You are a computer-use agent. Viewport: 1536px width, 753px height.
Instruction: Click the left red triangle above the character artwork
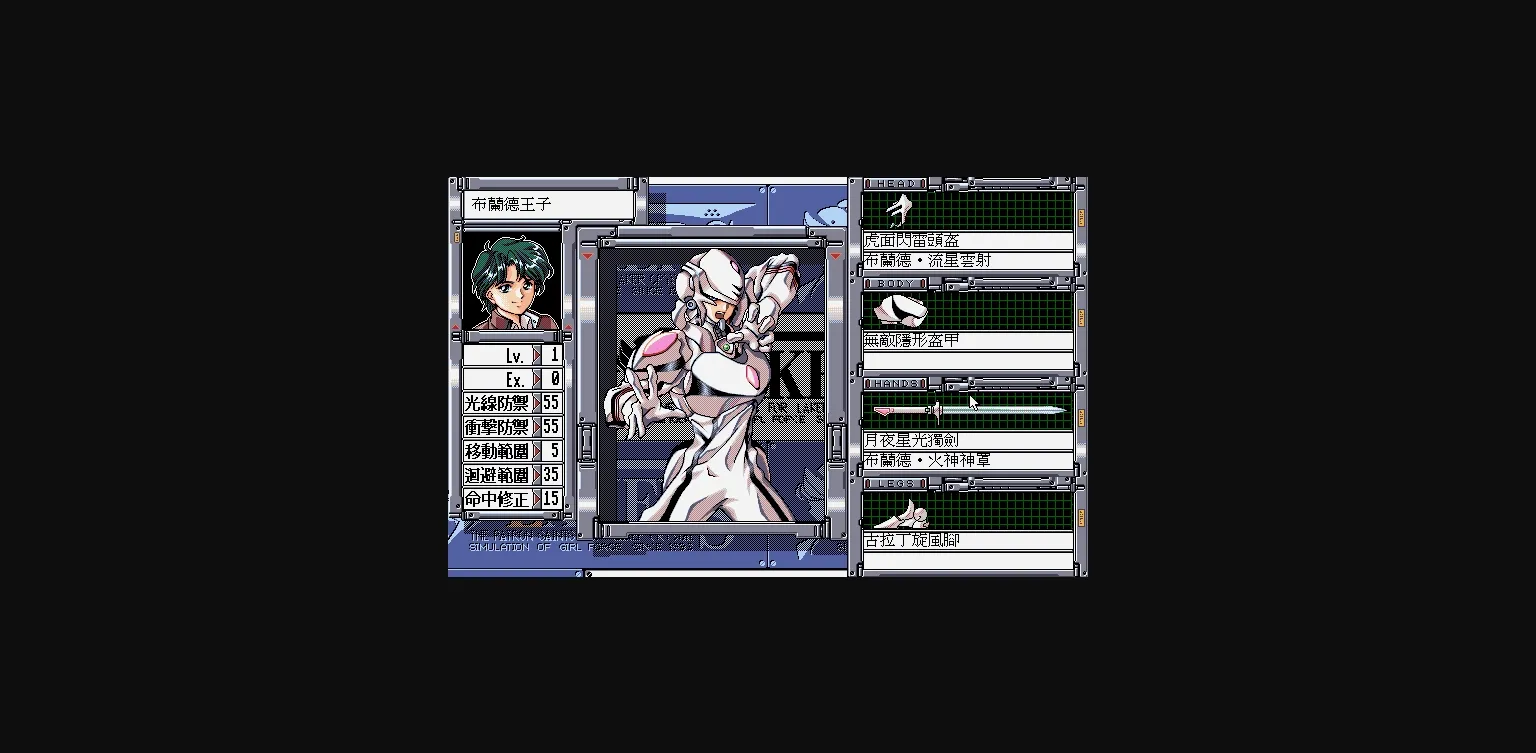coord(589,255)
